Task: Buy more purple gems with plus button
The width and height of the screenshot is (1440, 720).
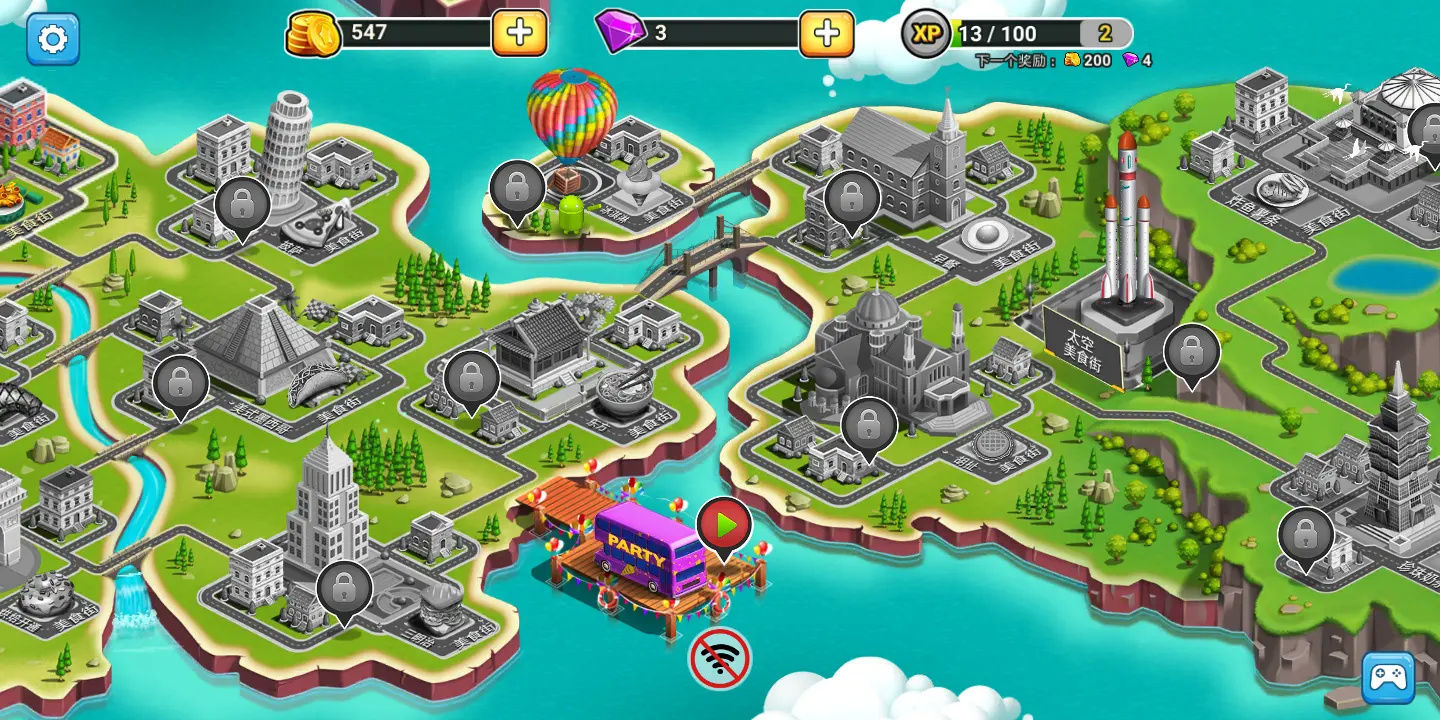Action: coord(826,33)
